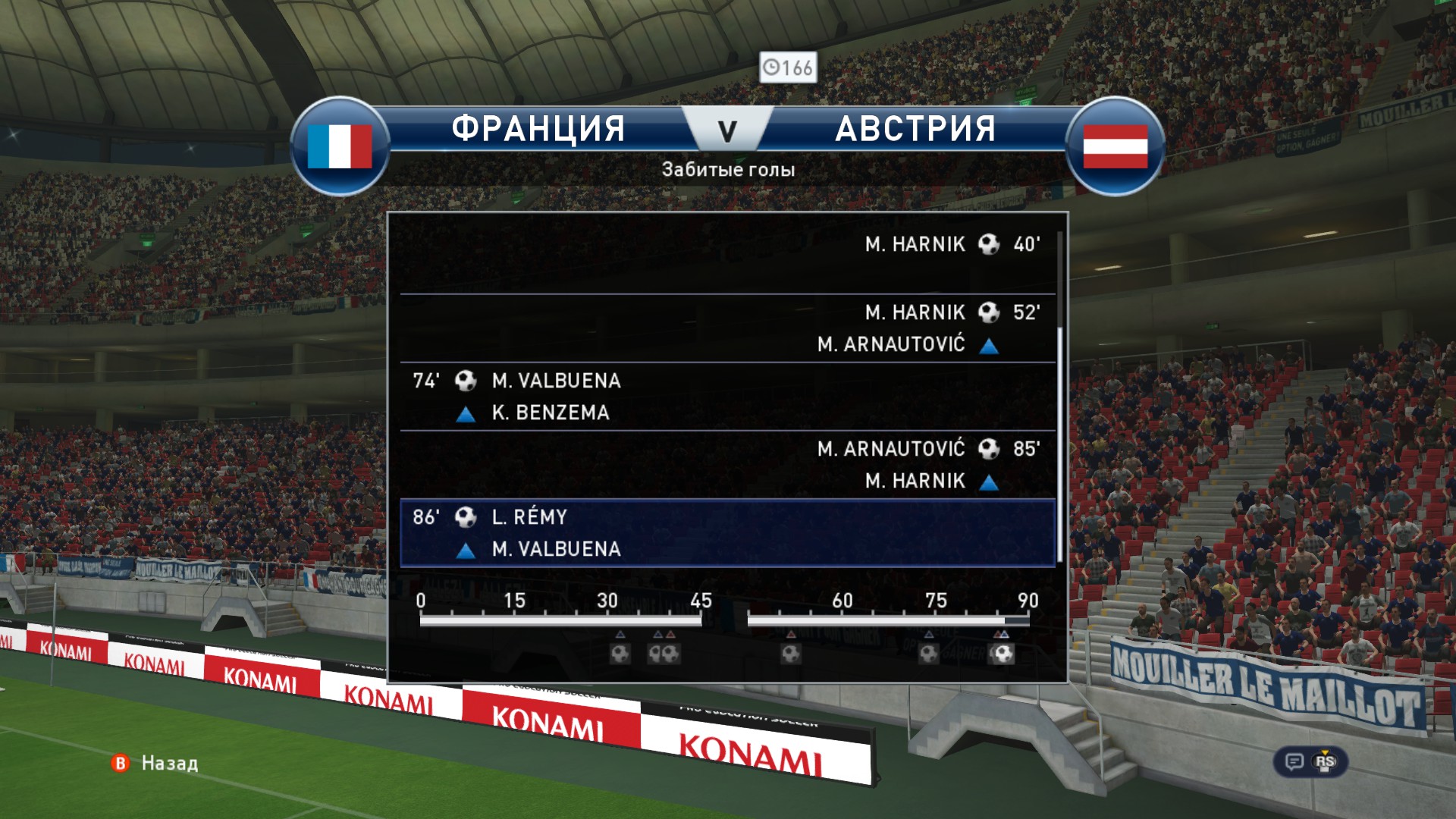Choose M. Valbuena's 74' goal entry
Viewport: 1456px width, 819px height.
click(x=728, y=396)
